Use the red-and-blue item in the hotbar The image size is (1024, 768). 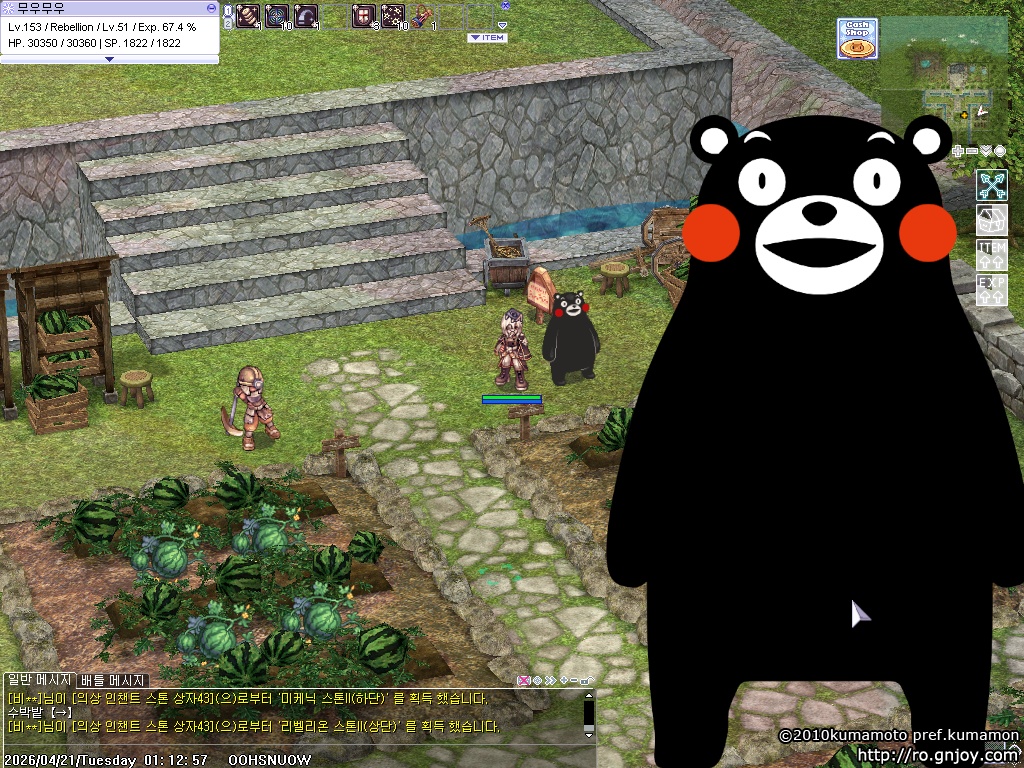click(x=422, y=15)
